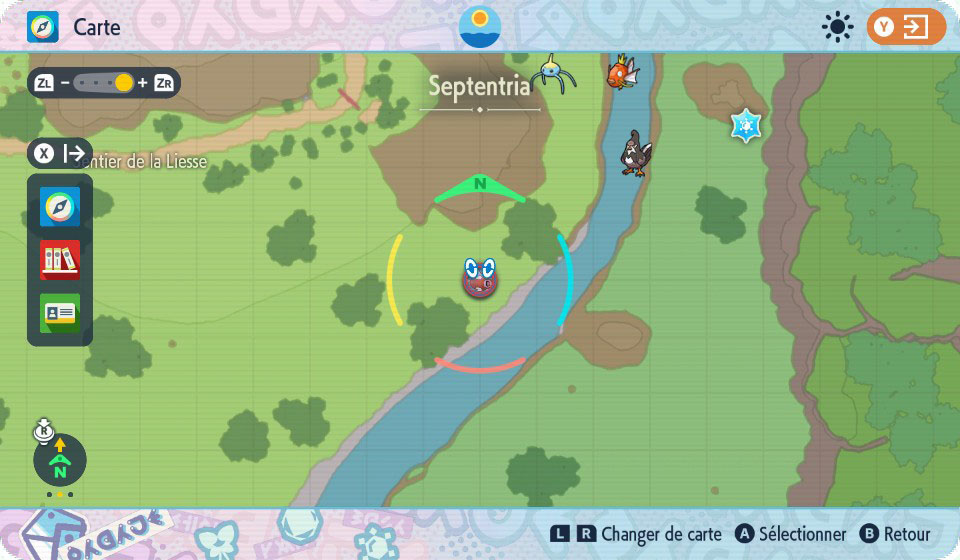Zoom in with the plus sign
This screenshot has height=560, width=960.
pyautogui.click(x=142, y=83)
